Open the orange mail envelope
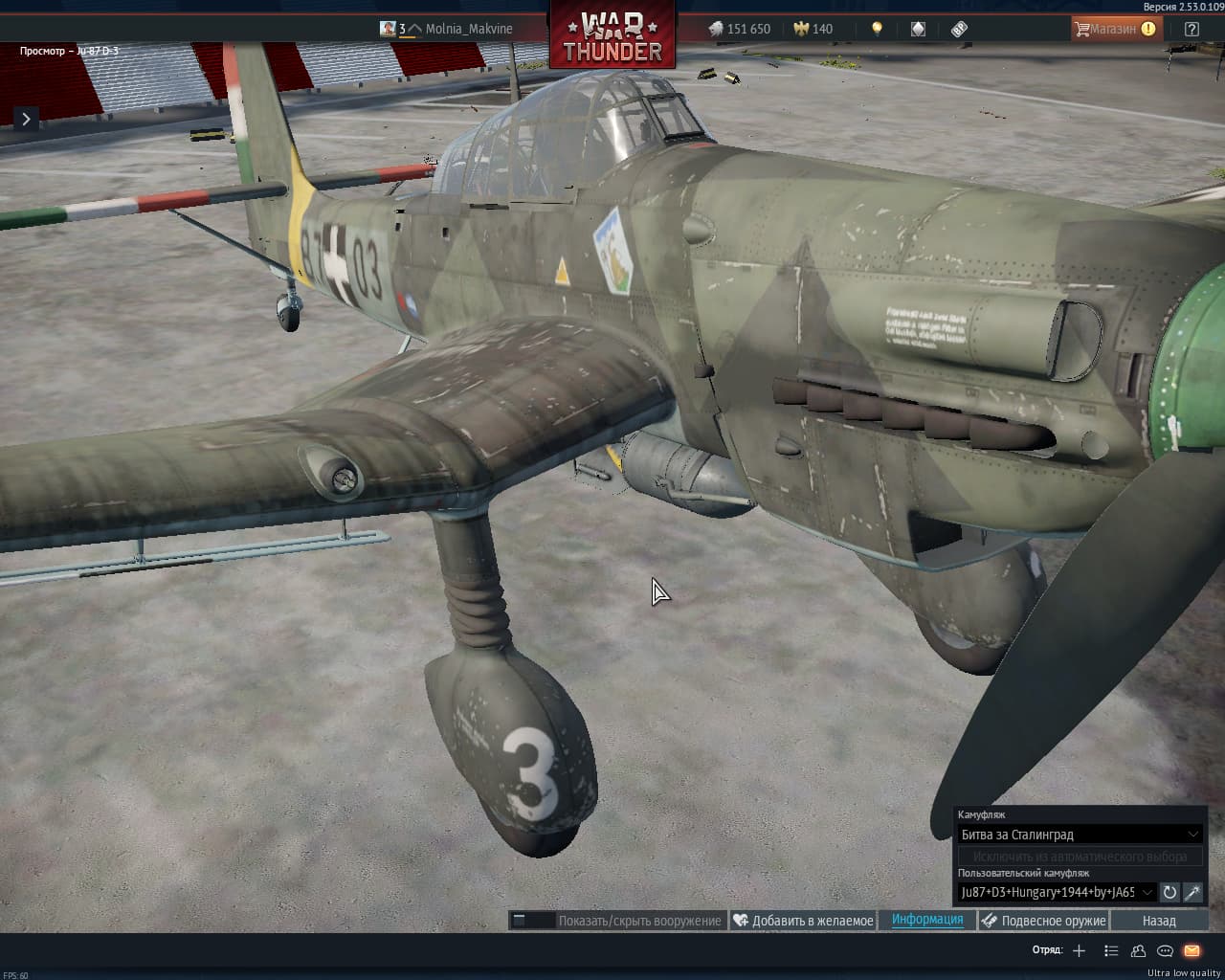Viewport: 1225px width, 980px height. coord(1192,950)
